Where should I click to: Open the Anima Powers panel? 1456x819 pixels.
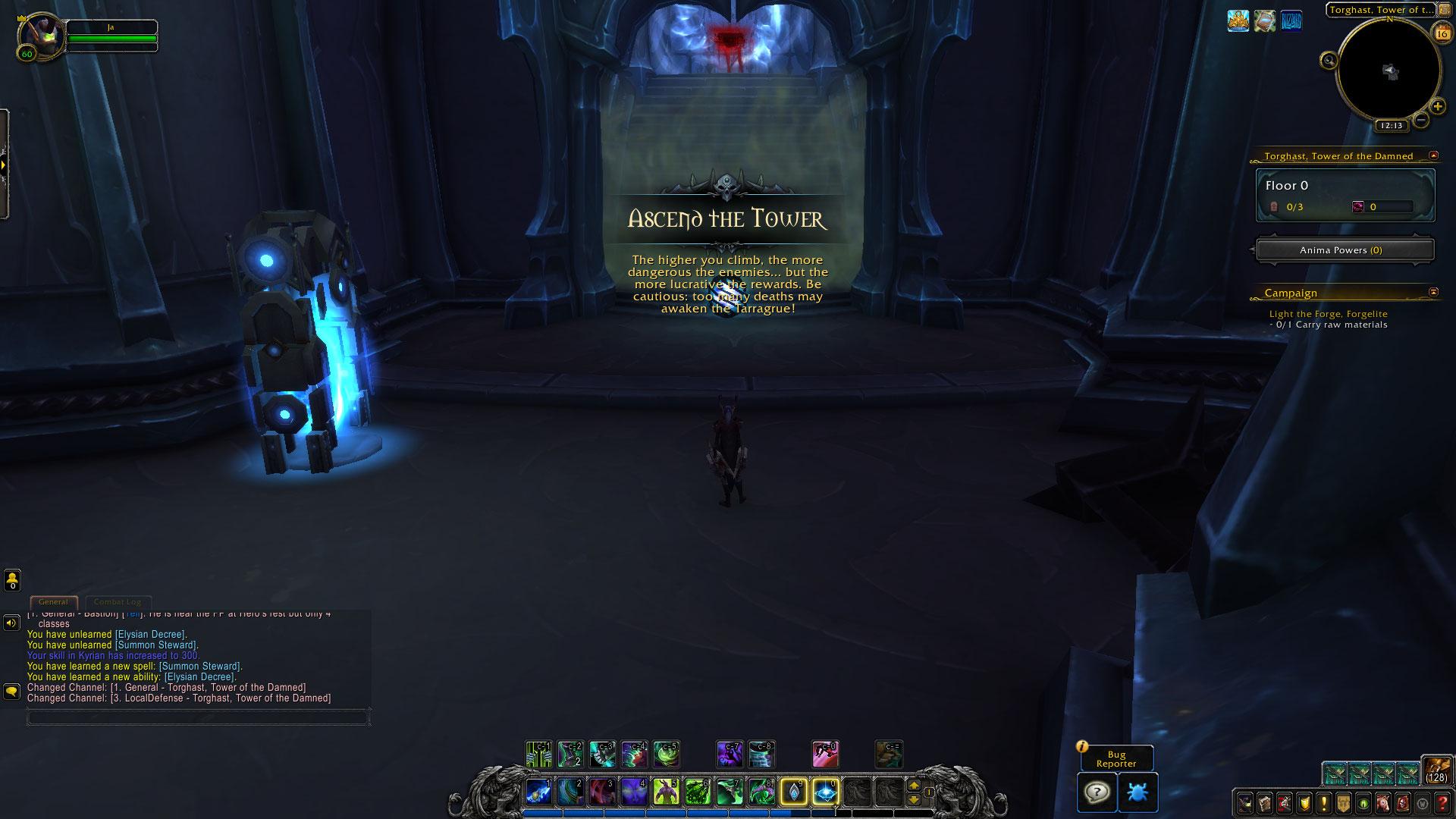pyautogui.click(x=1345, y=250)
